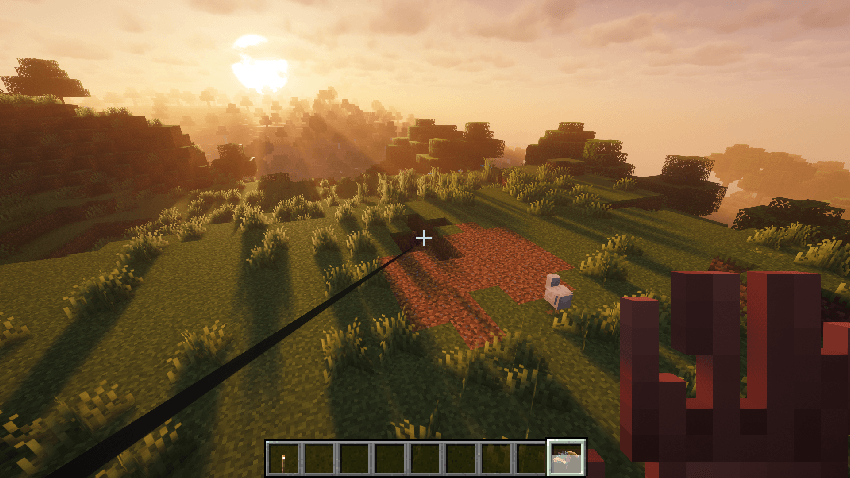The image size is (850, 478).
Task: Select the torch hotbar slot
Action: click(283, 458)
